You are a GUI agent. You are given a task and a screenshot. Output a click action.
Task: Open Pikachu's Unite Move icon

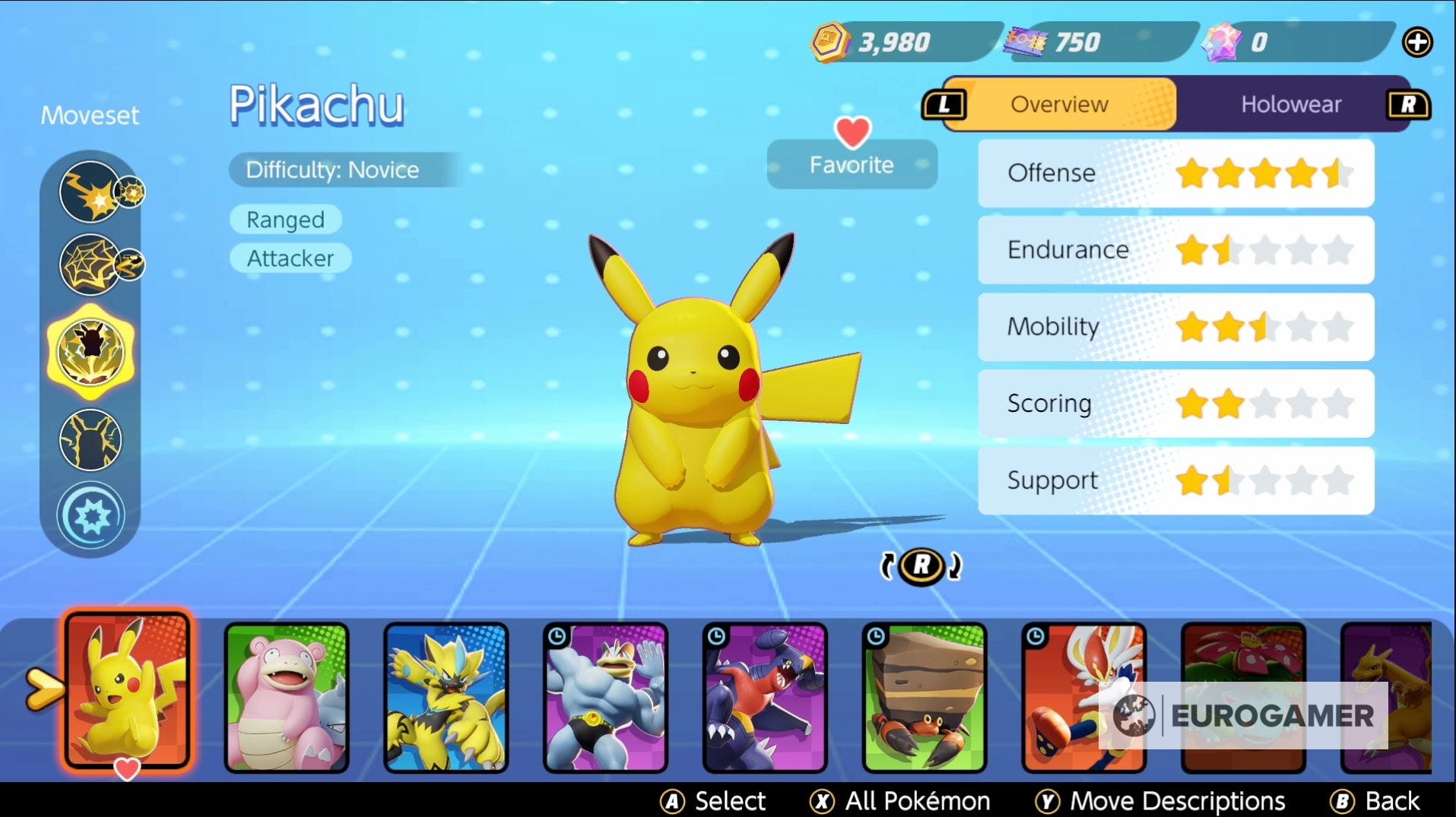(91, 515)
